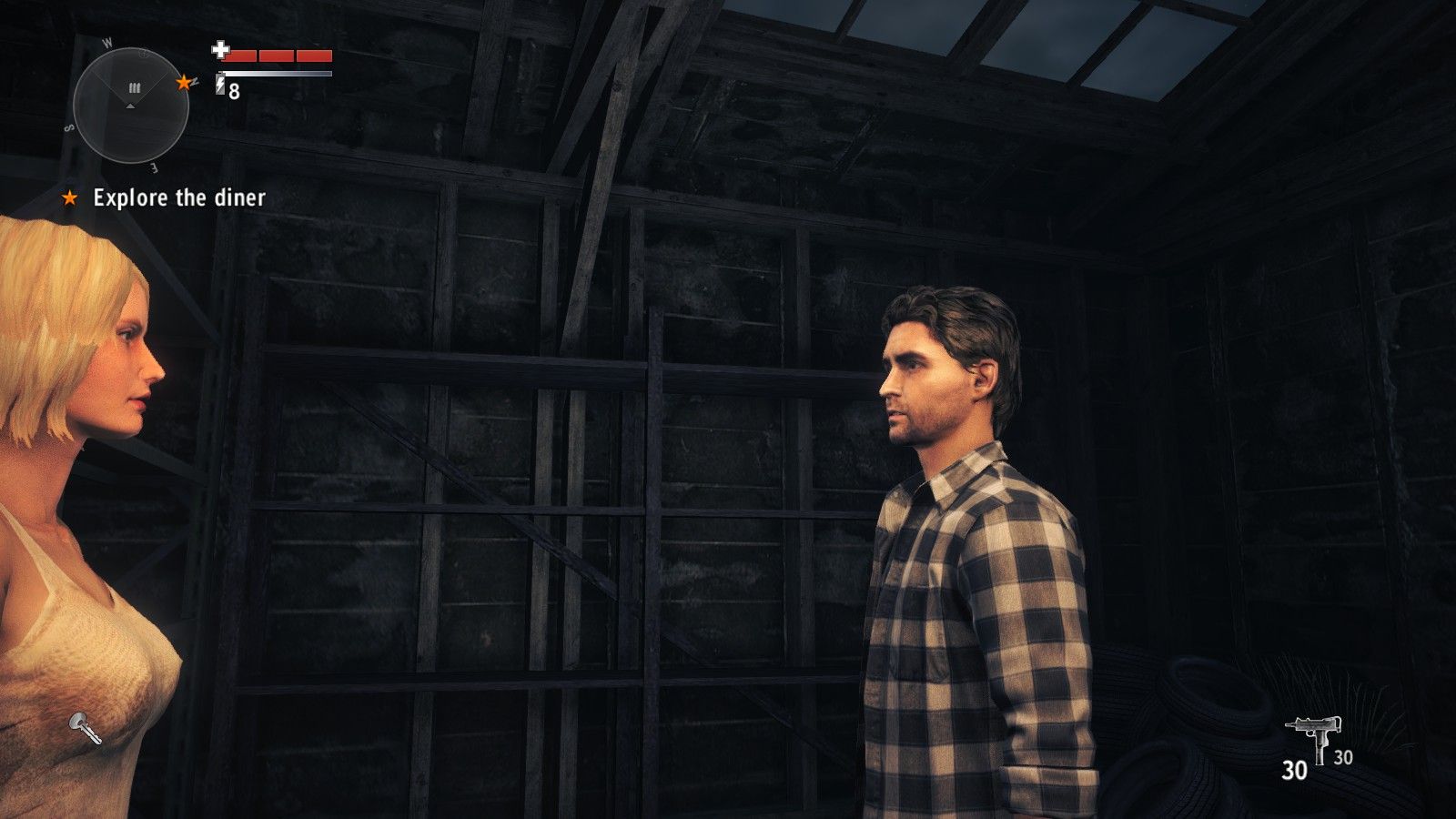Image resolution: width=1456 pixels, height=819 pixels.
Task: Toggle the third red health bar segment
Action: (313, 55)
